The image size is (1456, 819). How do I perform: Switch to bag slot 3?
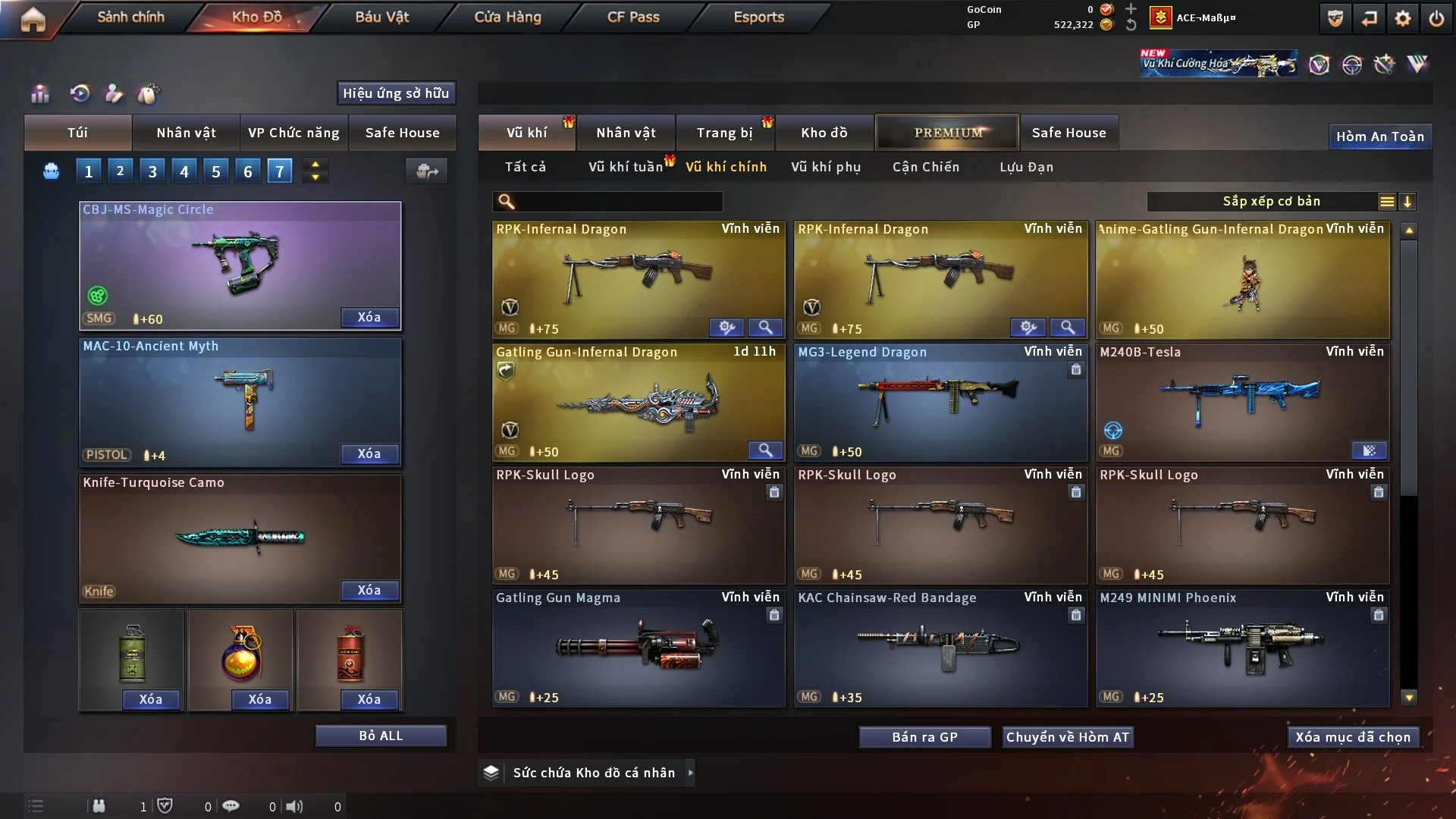click(x=152, y=171)
